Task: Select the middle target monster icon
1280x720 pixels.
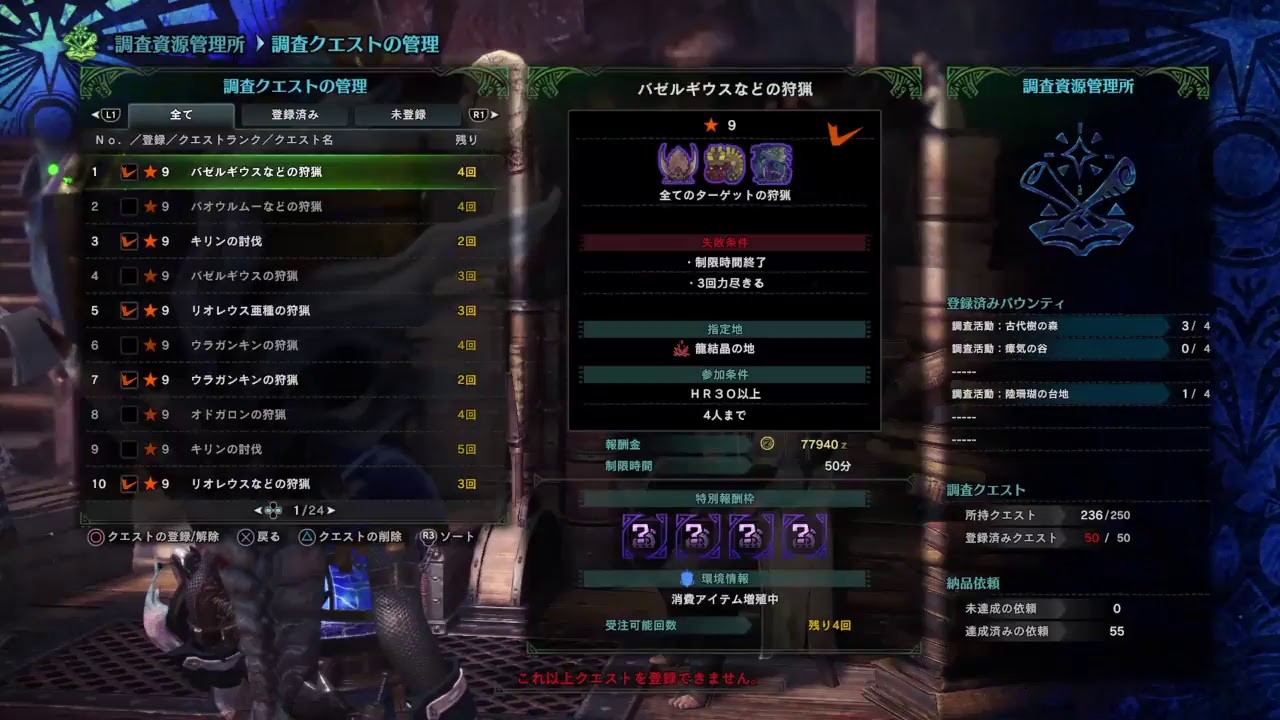Action: (722, 162)
